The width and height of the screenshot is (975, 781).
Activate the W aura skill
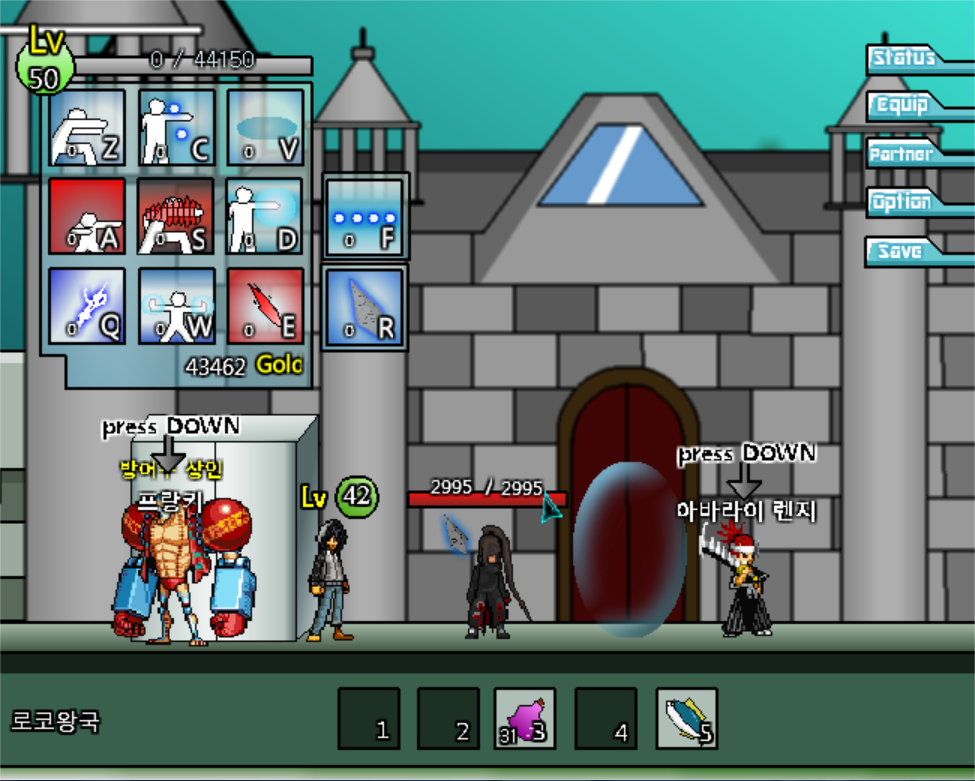point(176,305)
